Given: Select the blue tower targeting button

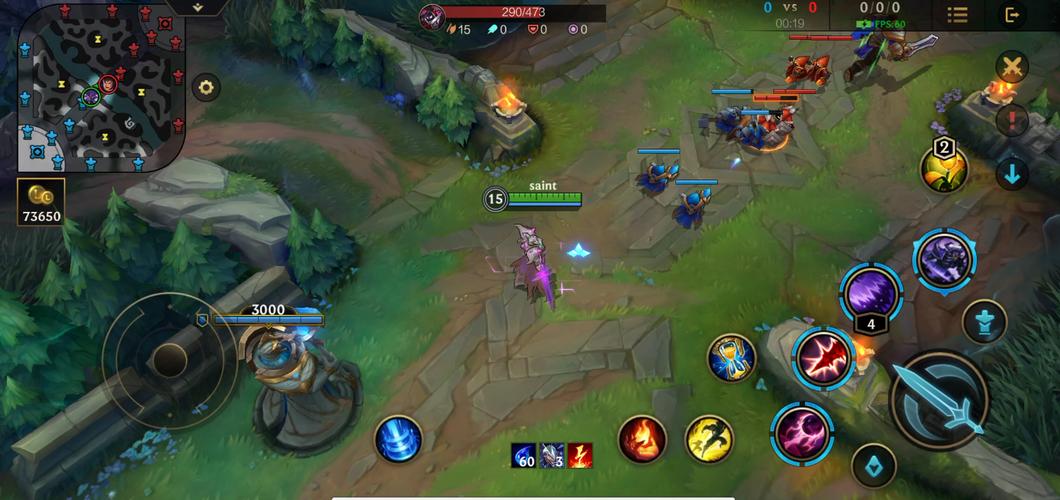Looking at the screenshot, I should 984,322.
